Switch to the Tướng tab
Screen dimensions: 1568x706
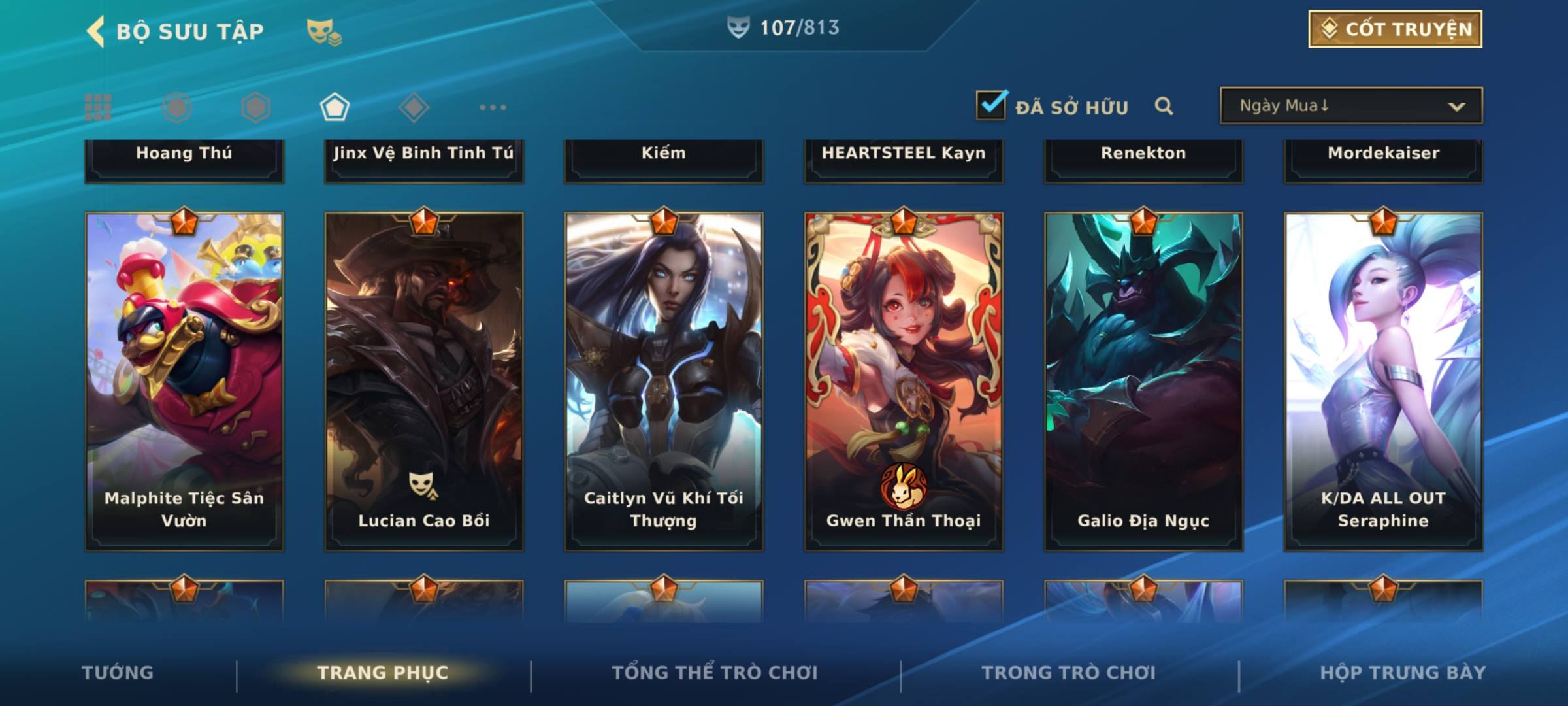[x=118, y=673]
